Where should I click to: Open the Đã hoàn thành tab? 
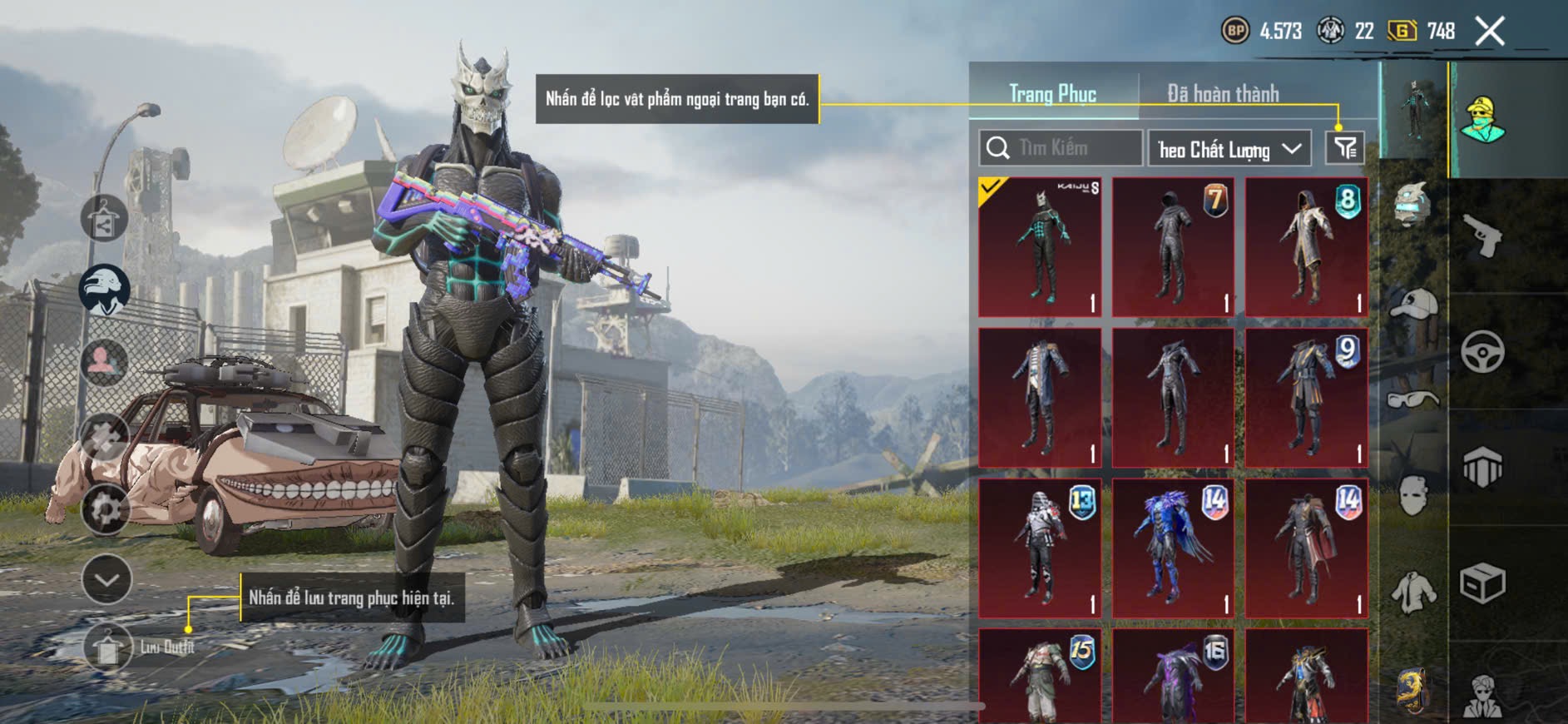1222,94
